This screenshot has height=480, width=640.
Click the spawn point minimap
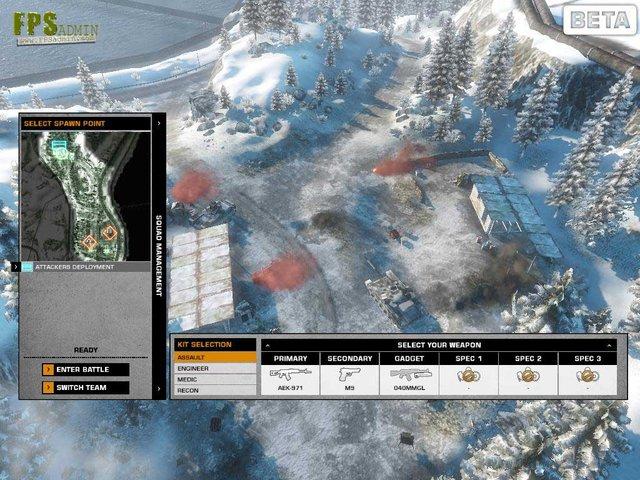click(86, 195)
